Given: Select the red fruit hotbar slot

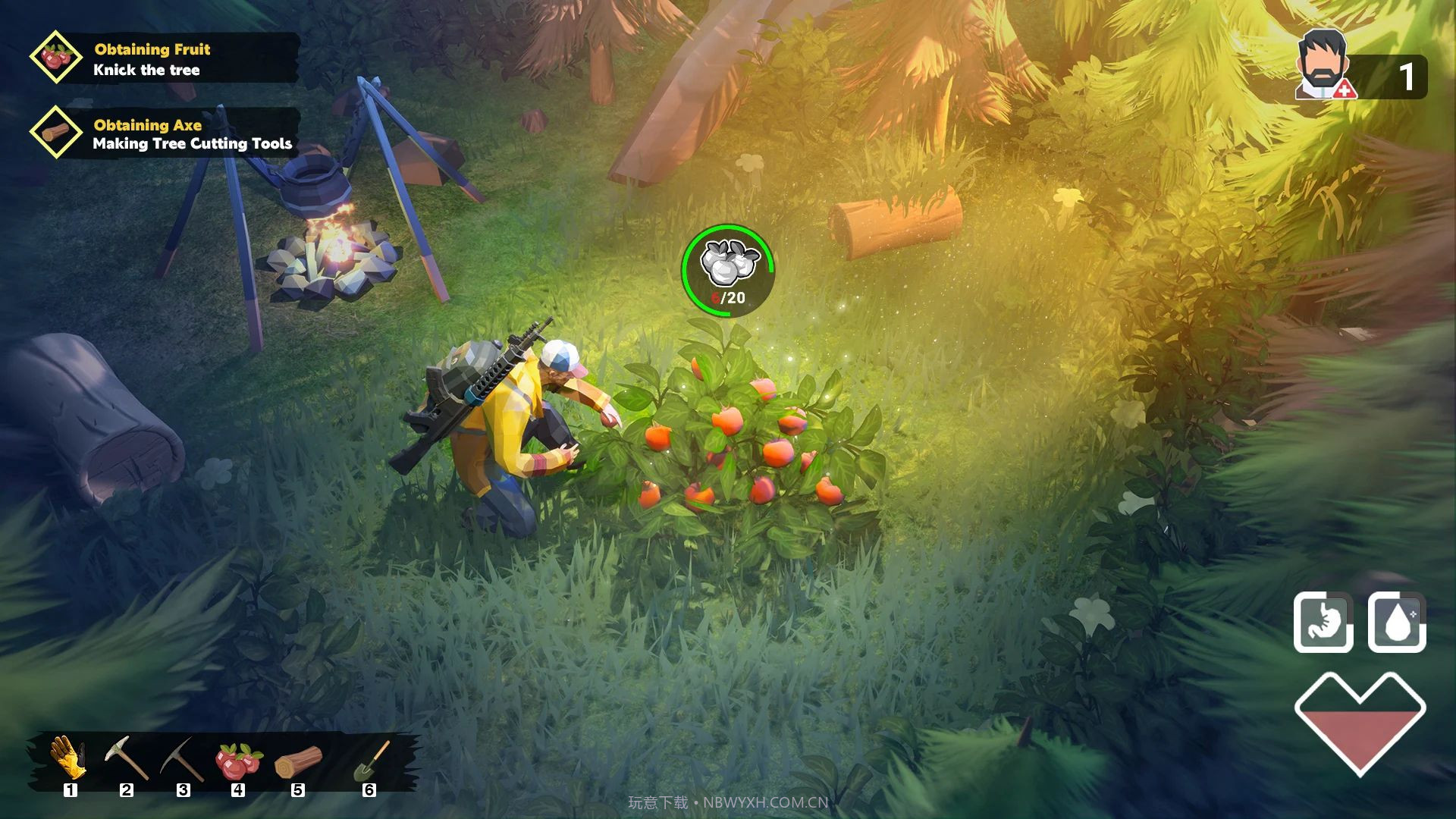Looking at the screenshot, I should click(x=238, y=761).
